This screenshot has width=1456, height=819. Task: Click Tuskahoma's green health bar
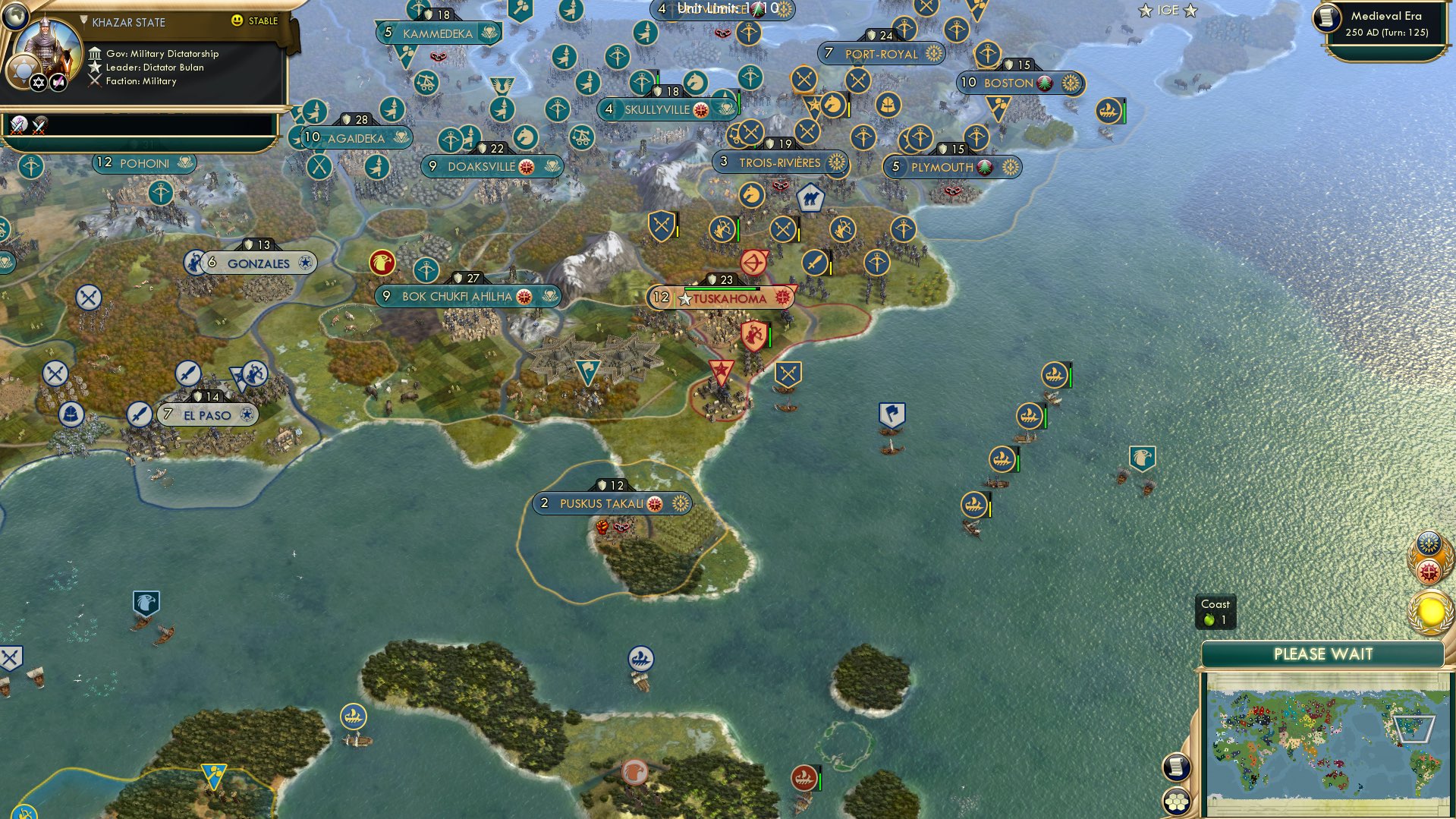coord(720,289)
